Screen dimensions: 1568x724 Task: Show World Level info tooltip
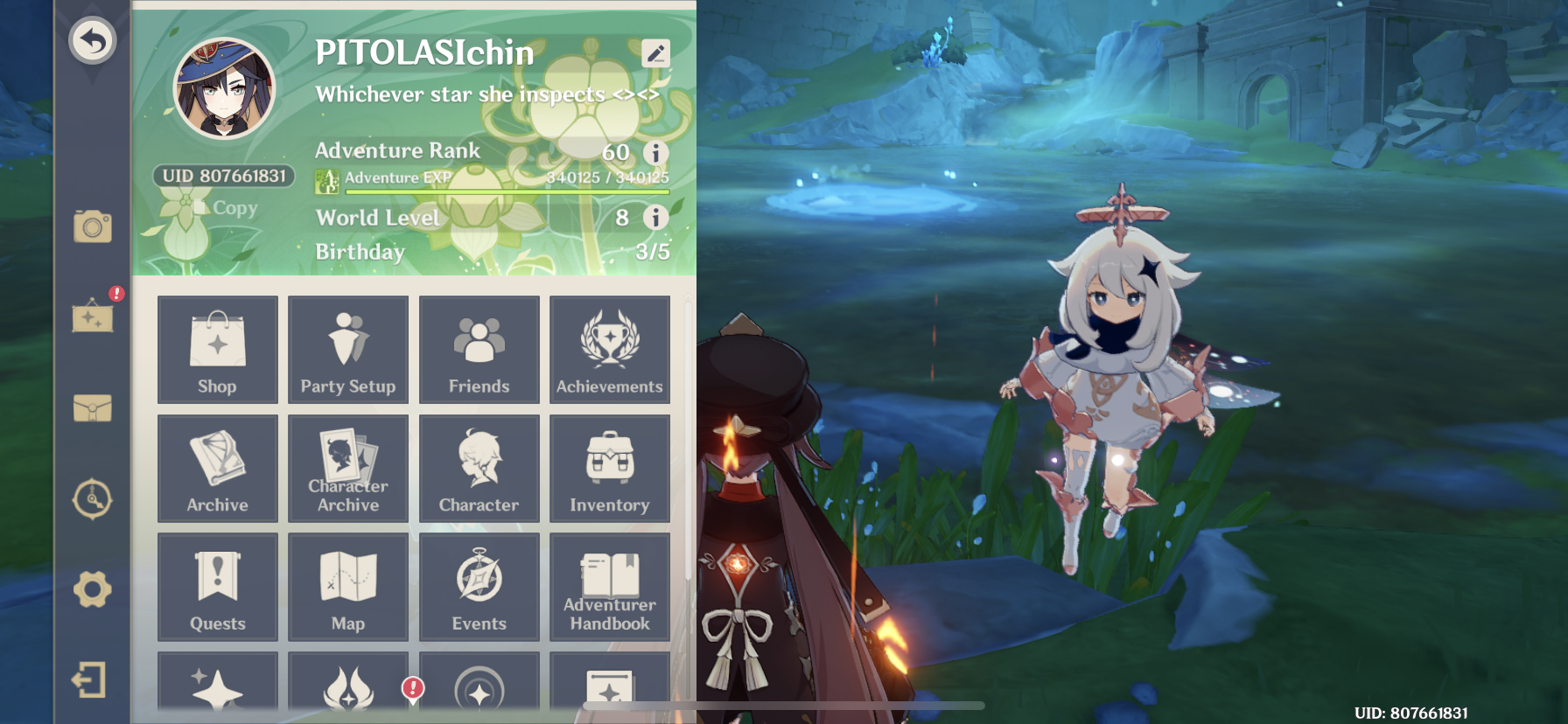[x=655, y=218]
